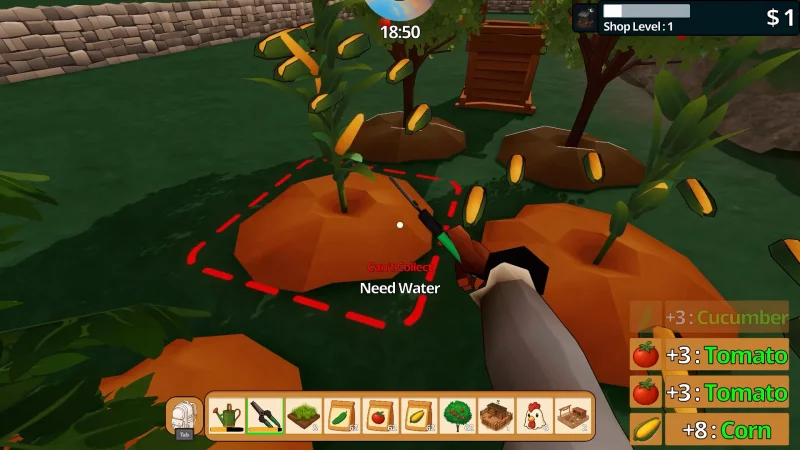Choose the grass soil patch slot
This screenshot has height=450, width=800.
point(303,414)
